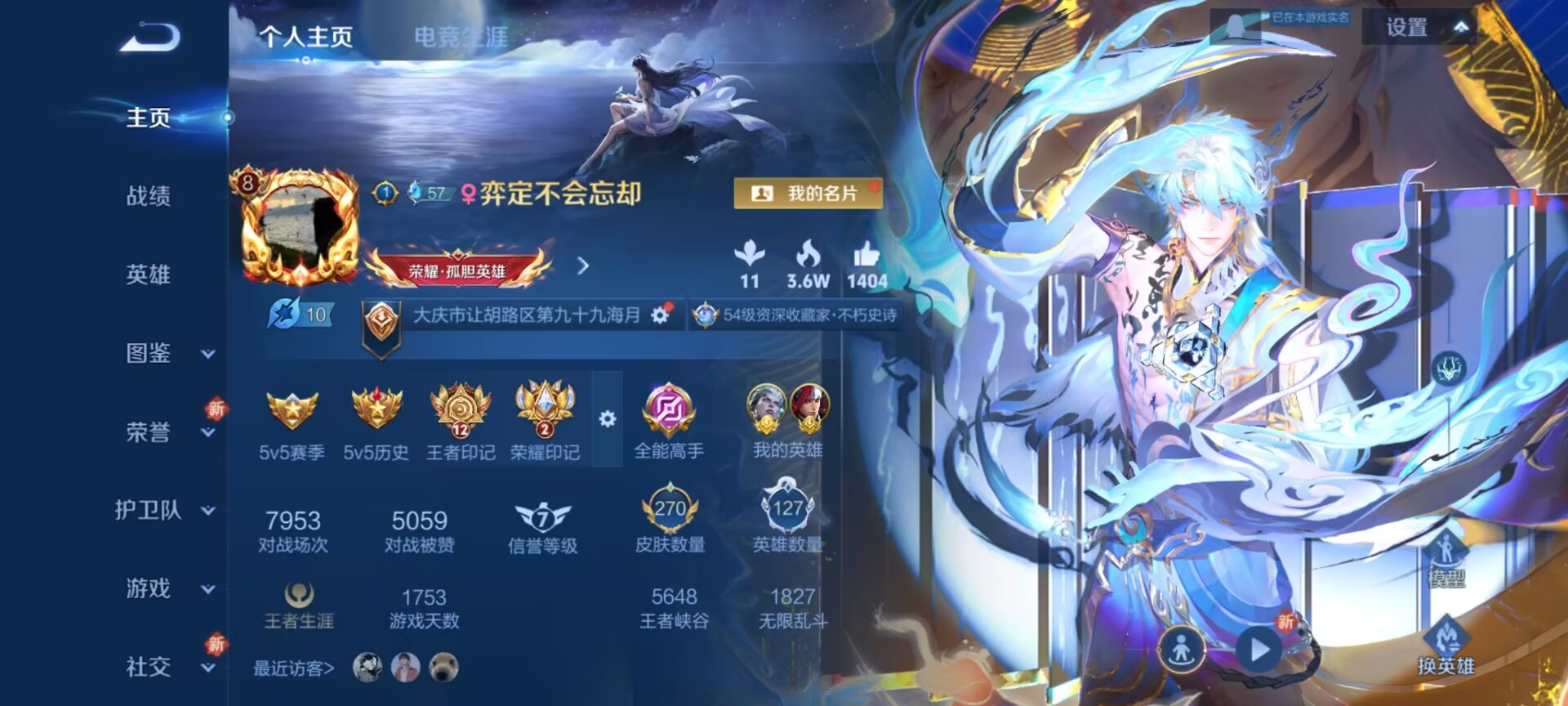Image resolution: width=1568 pixels, height=706 pixels.
Task: Click the gear icon beside the location text
Action: [658, 315]
